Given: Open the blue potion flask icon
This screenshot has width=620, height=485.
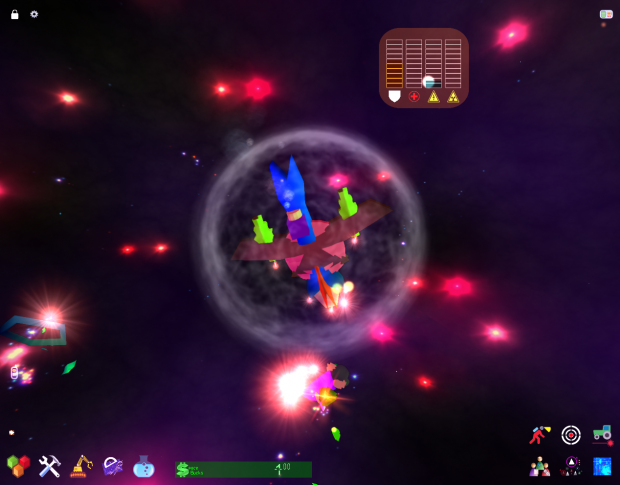Looking at the screenshot, I should (x=144, y=466).
